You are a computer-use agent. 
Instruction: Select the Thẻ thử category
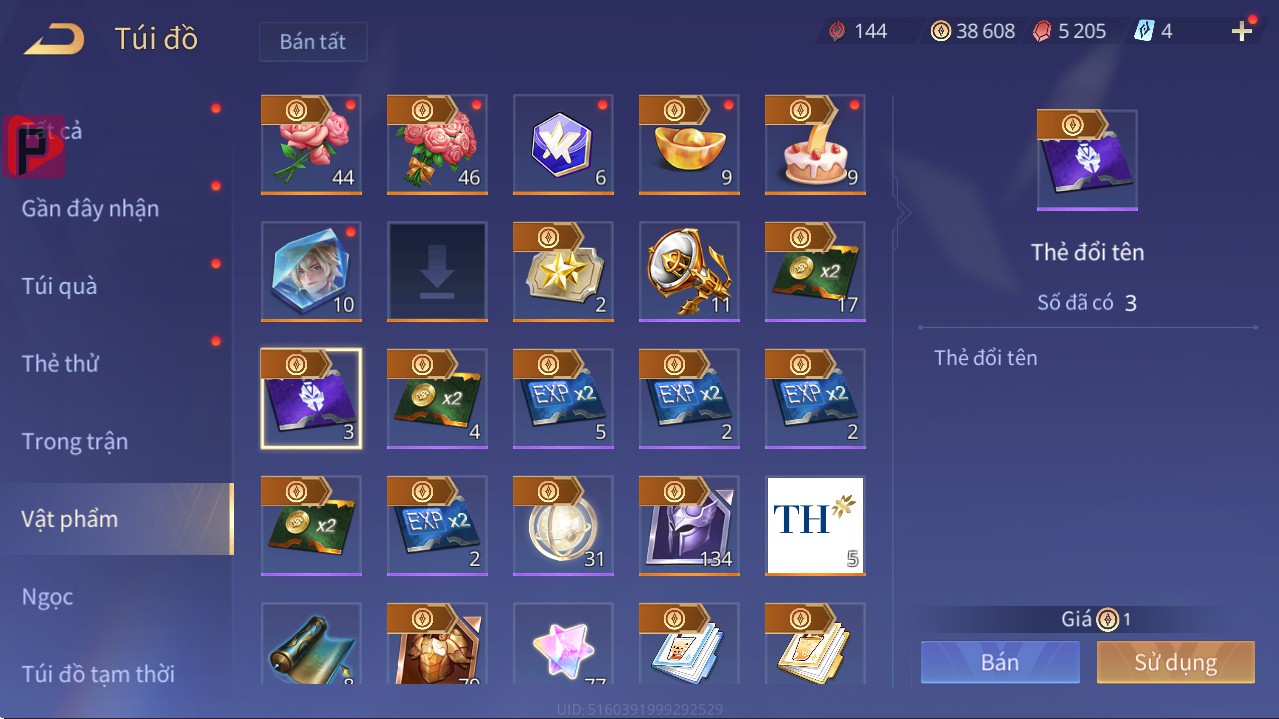click(60, 364)
